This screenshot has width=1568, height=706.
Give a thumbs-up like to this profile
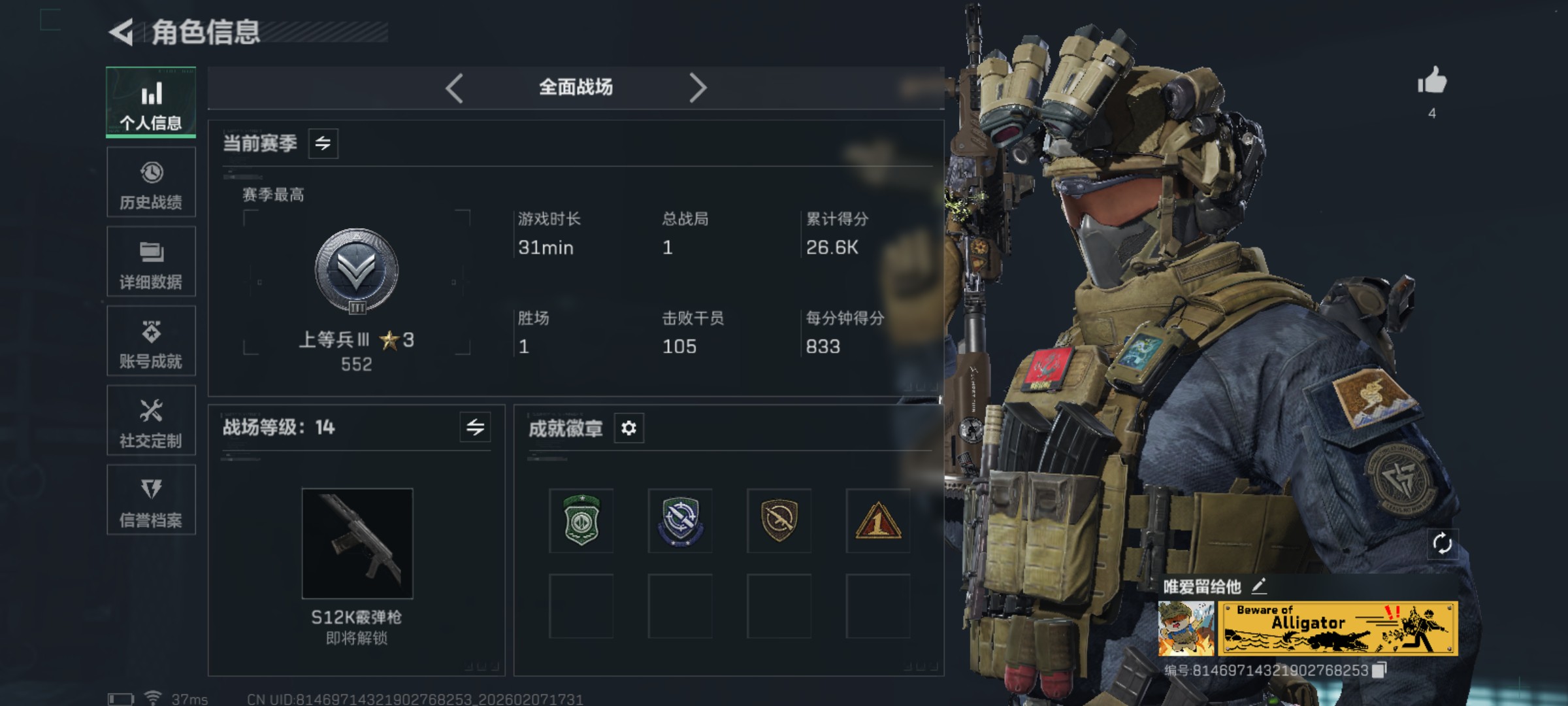pyautogui.click(x=1432, y=82)
